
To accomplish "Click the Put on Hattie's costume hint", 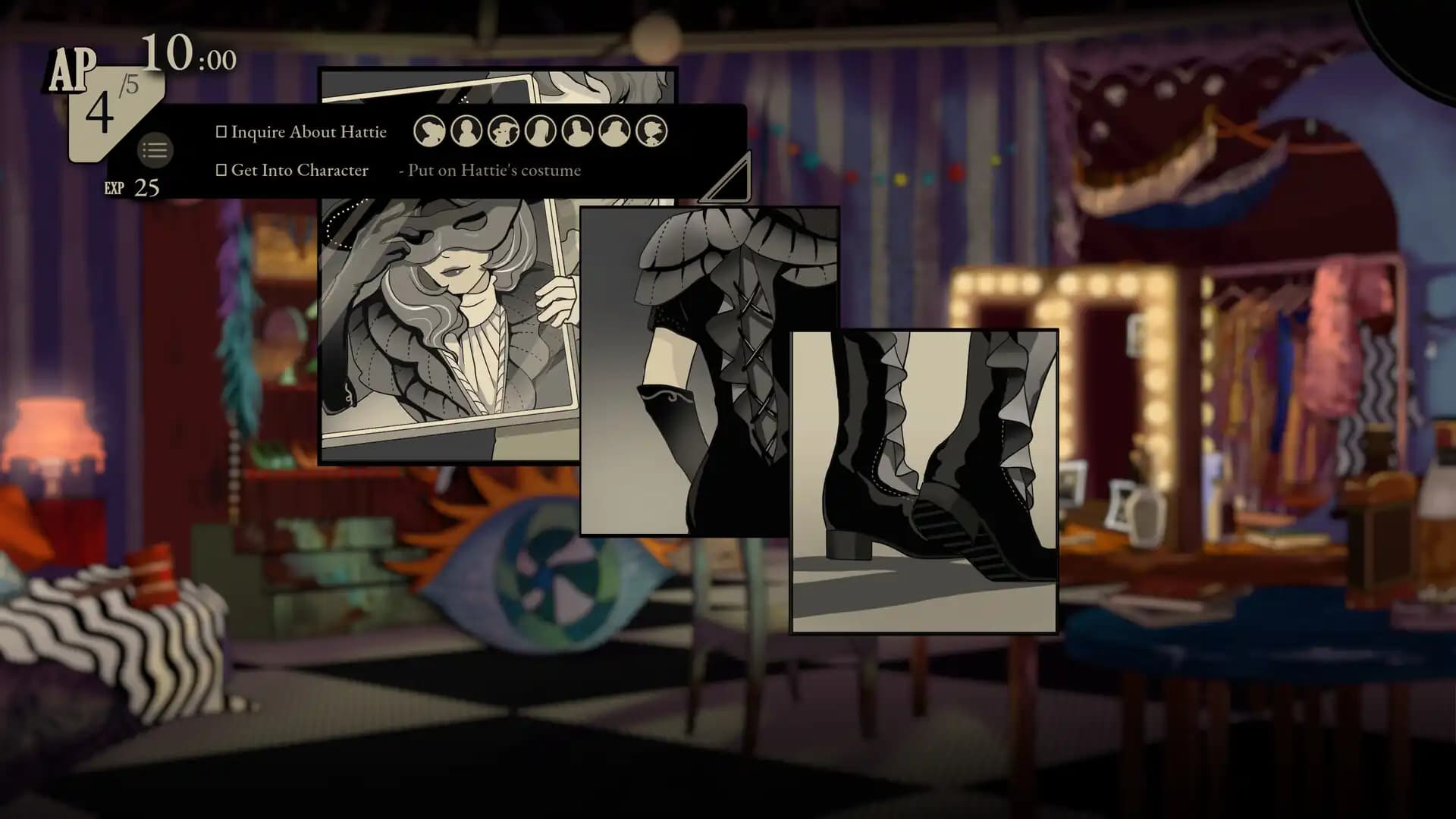I will coord(491,170).
